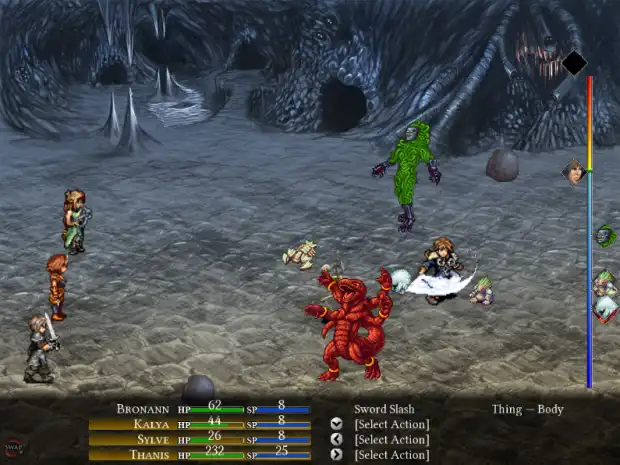
Task: Open the Select Action entry for Sylve
Action: pyautogui.click(x=391, y=439)
